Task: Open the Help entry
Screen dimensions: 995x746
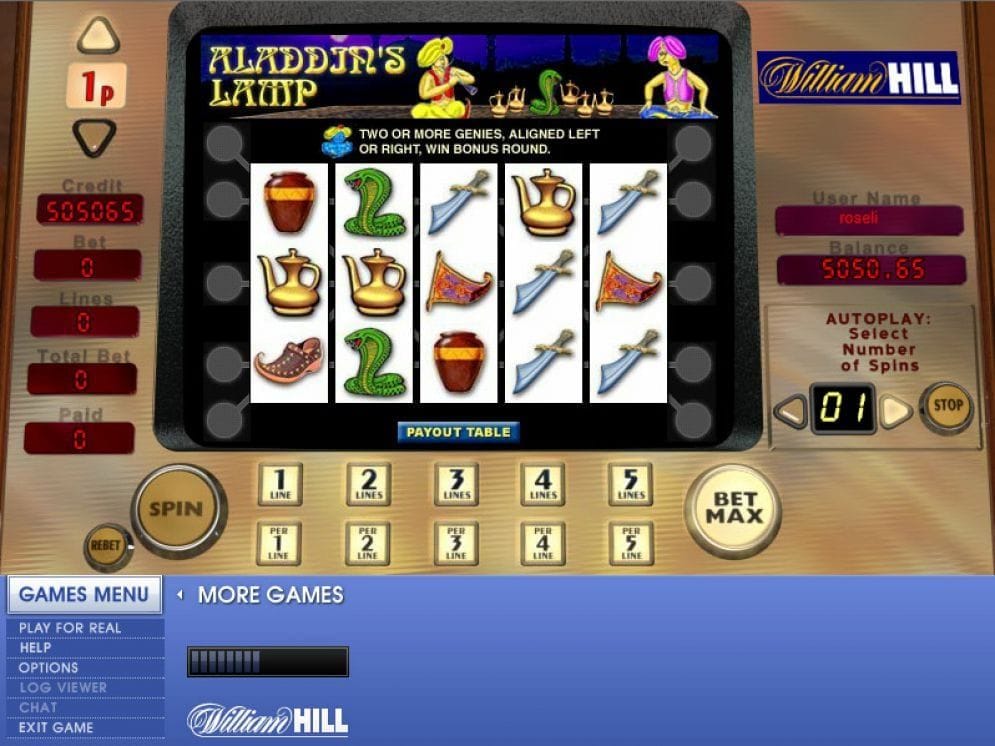Action: (x=35, y=648)
